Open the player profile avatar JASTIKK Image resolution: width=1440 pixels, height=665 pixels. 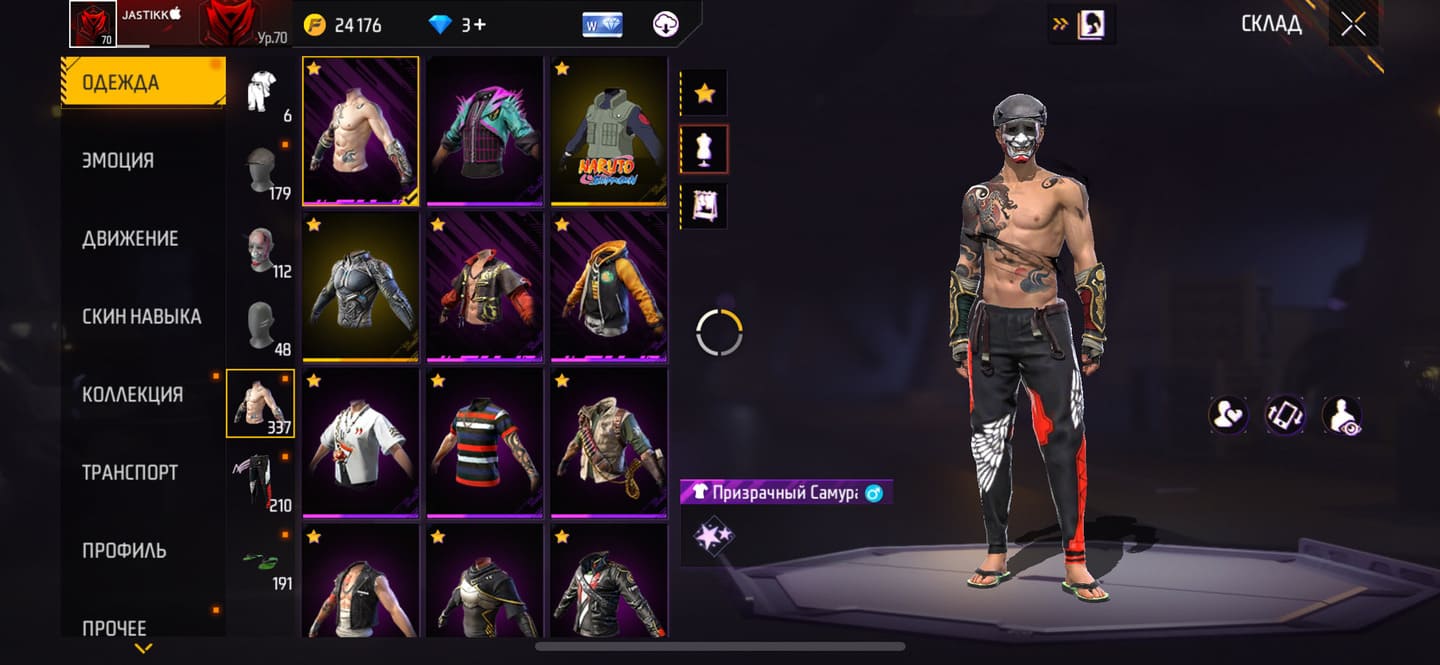92,24
